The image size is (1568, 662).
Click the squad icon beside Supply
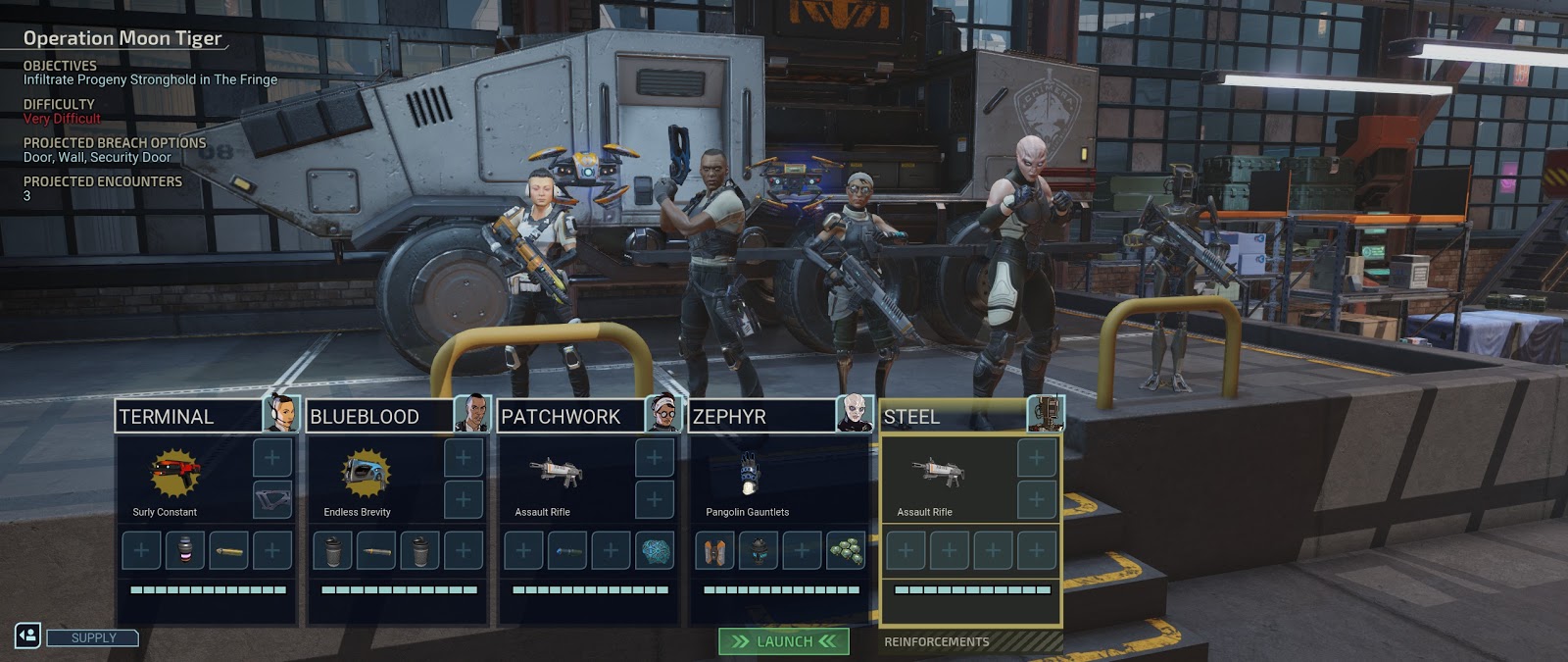pyautogui.click(x=27, y=636)
